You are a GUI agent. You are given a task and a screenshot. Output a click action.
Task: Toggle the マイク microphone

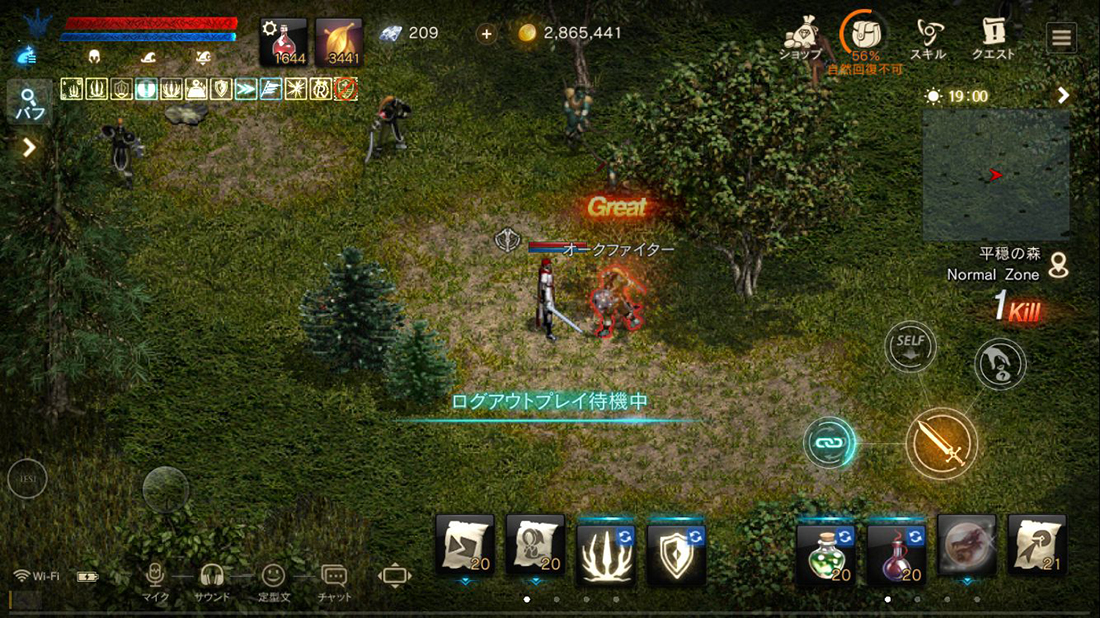pos(154,580)
